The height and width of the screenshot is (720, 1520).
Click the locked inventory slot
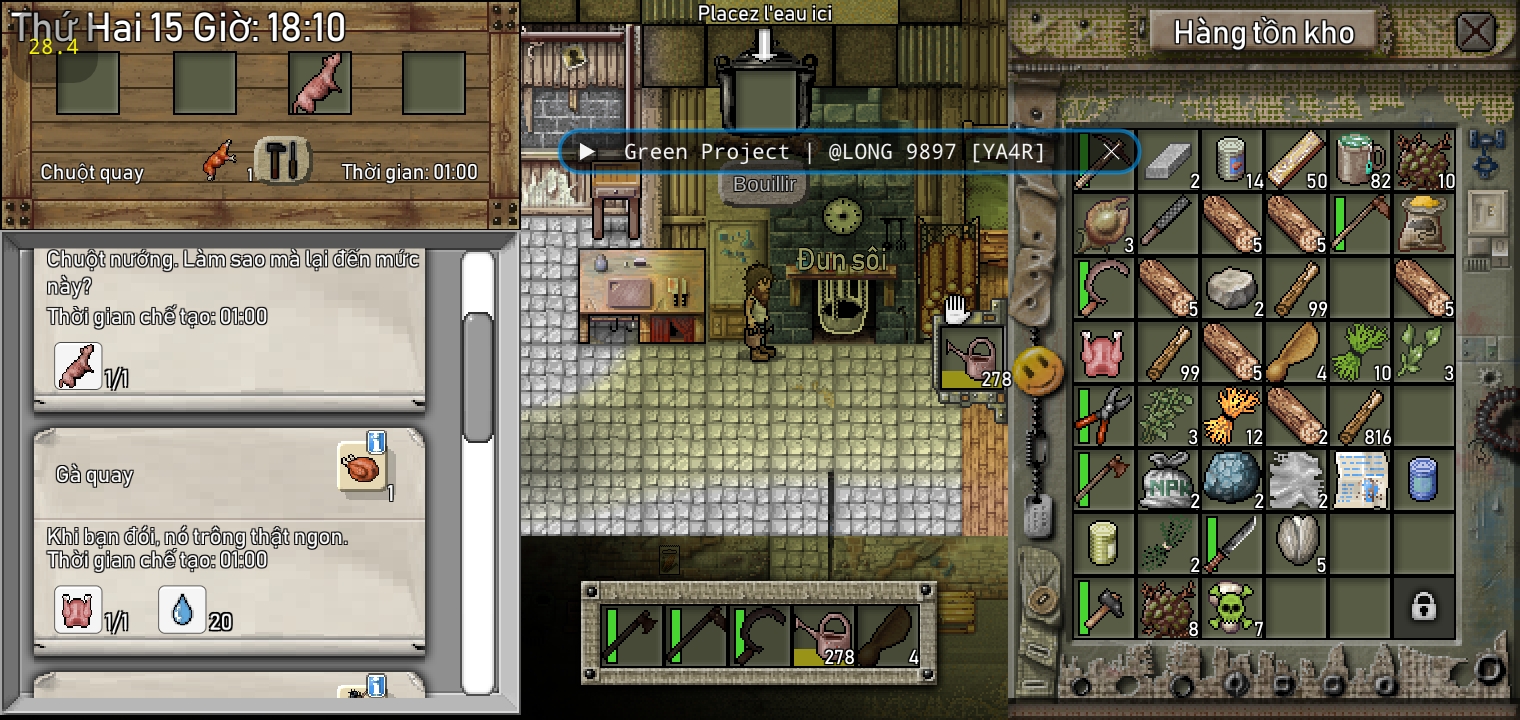tap(1423, 606)
